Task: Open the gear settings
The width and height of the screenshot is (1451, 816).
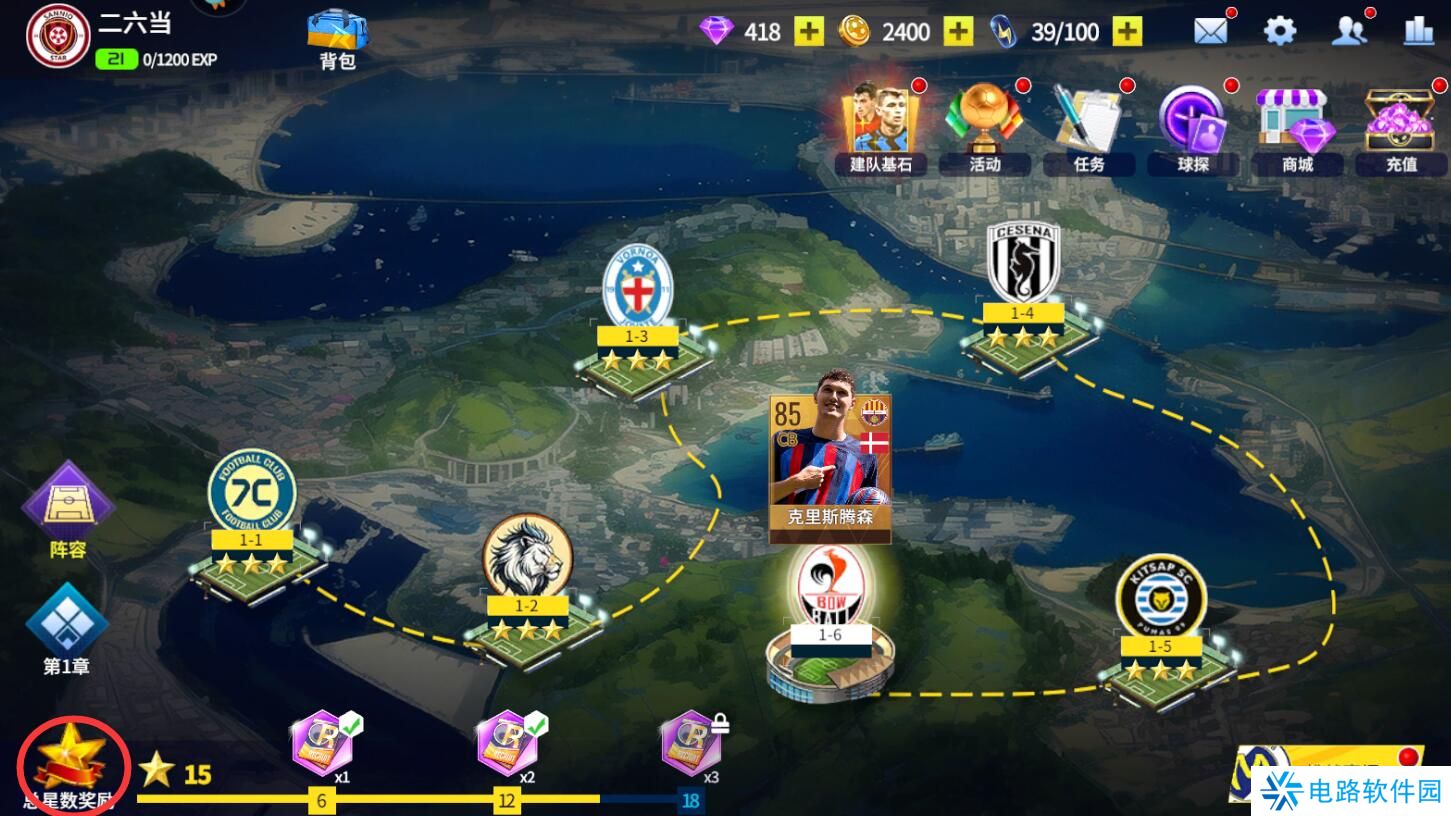Action: 1280,31
